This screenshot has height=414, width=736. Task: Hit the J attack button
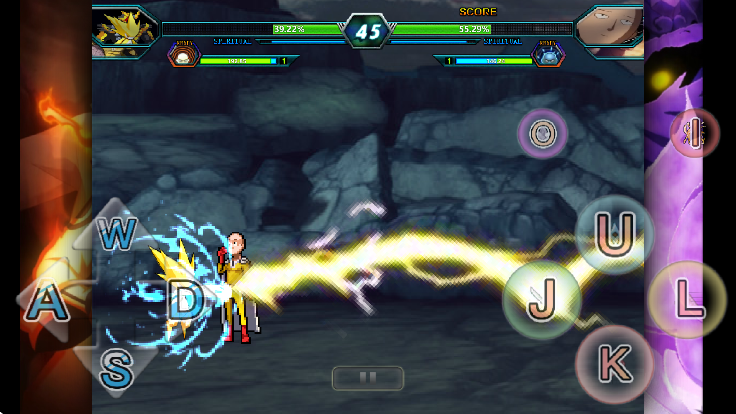542,298
